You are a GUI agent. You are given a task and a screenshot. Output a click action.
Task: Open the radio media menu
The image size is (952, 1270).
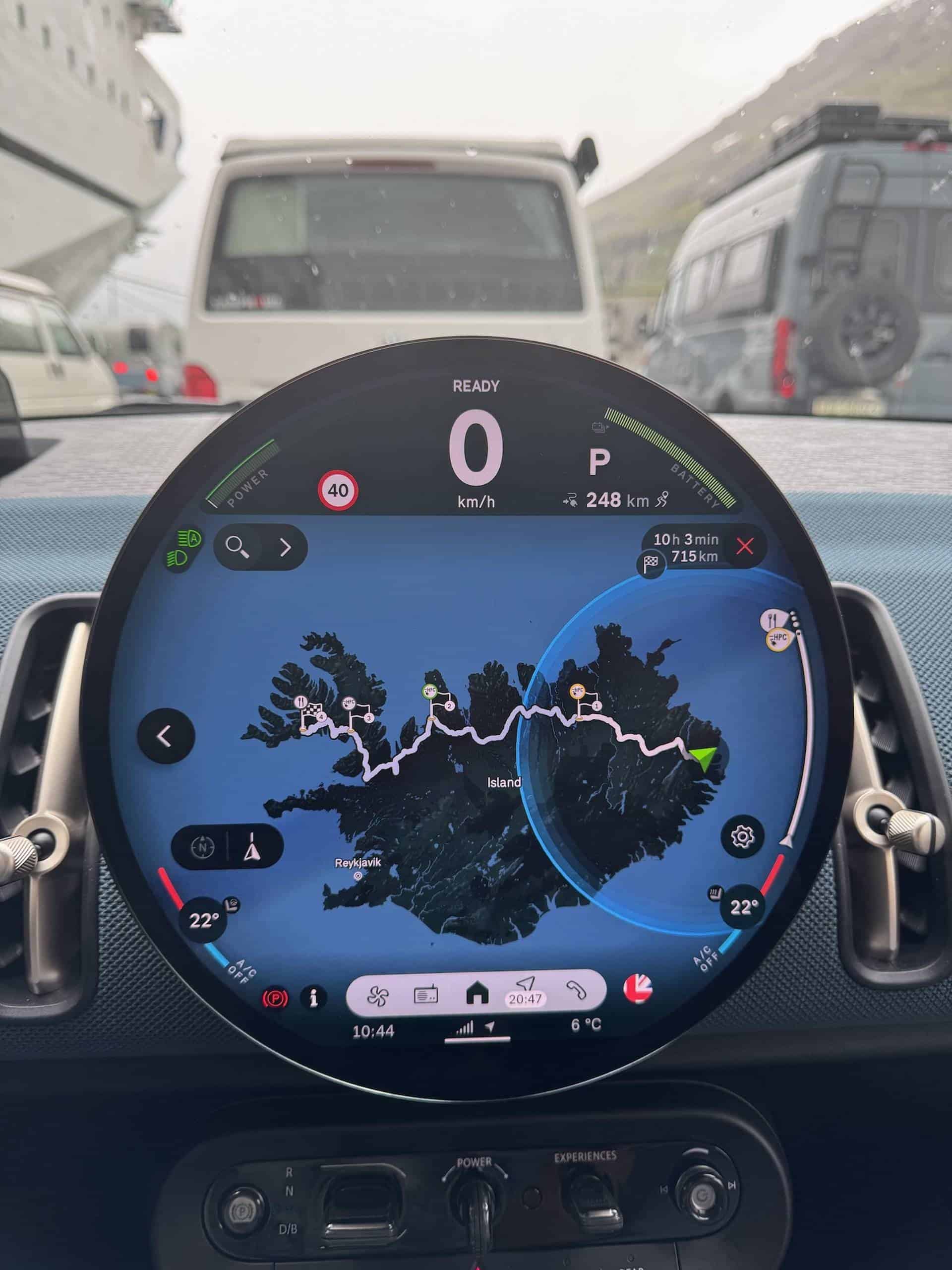426,994
